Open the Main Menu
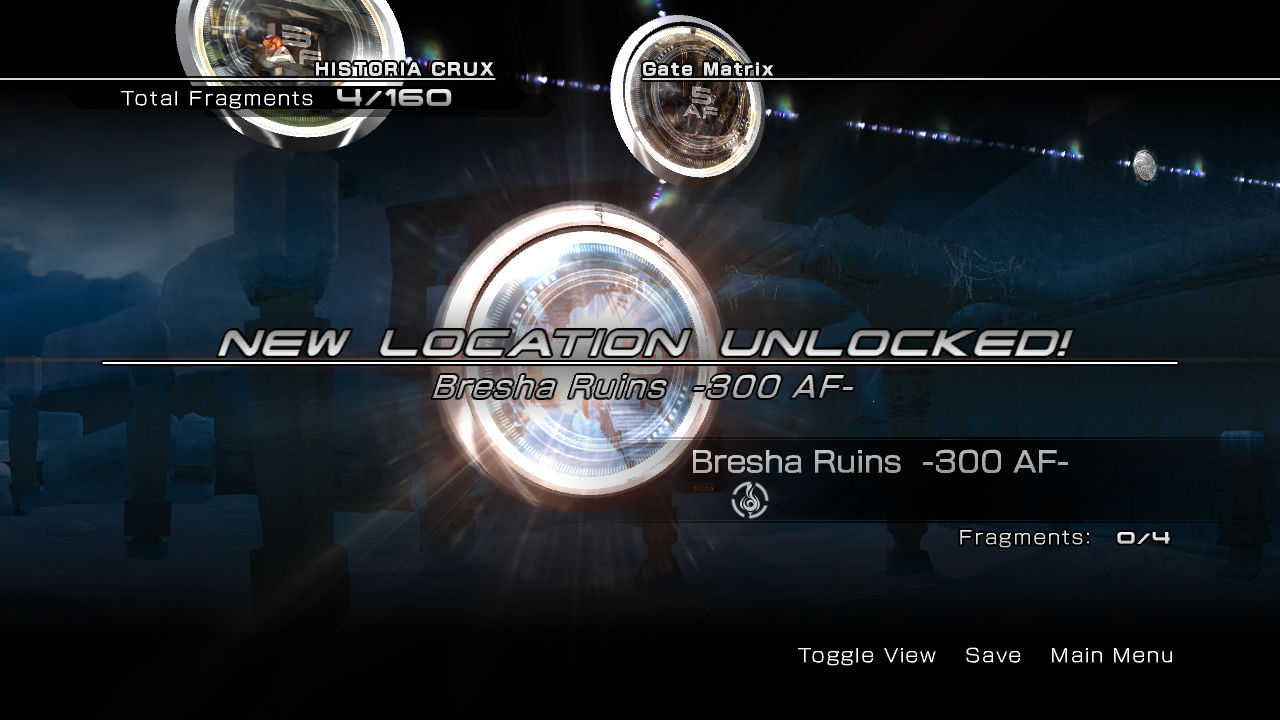 1111,656
